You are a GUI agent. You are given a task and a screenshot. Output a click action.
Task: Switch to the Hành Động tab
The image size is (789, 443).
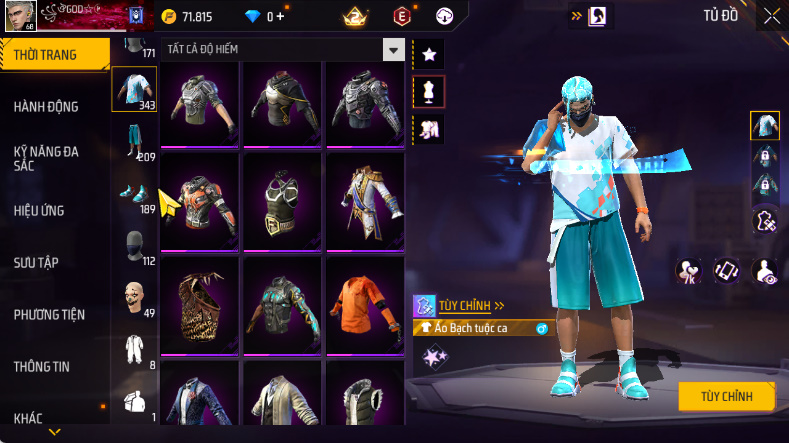46,107
